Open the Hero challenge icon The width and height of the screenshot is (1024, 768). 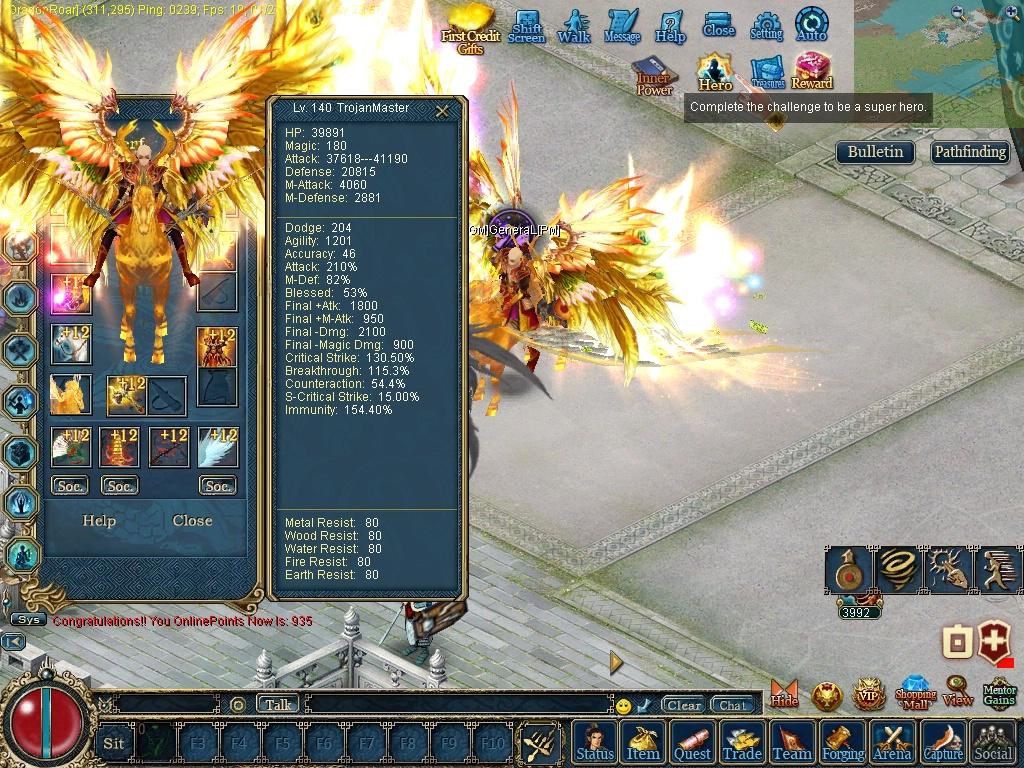point(715,72)
